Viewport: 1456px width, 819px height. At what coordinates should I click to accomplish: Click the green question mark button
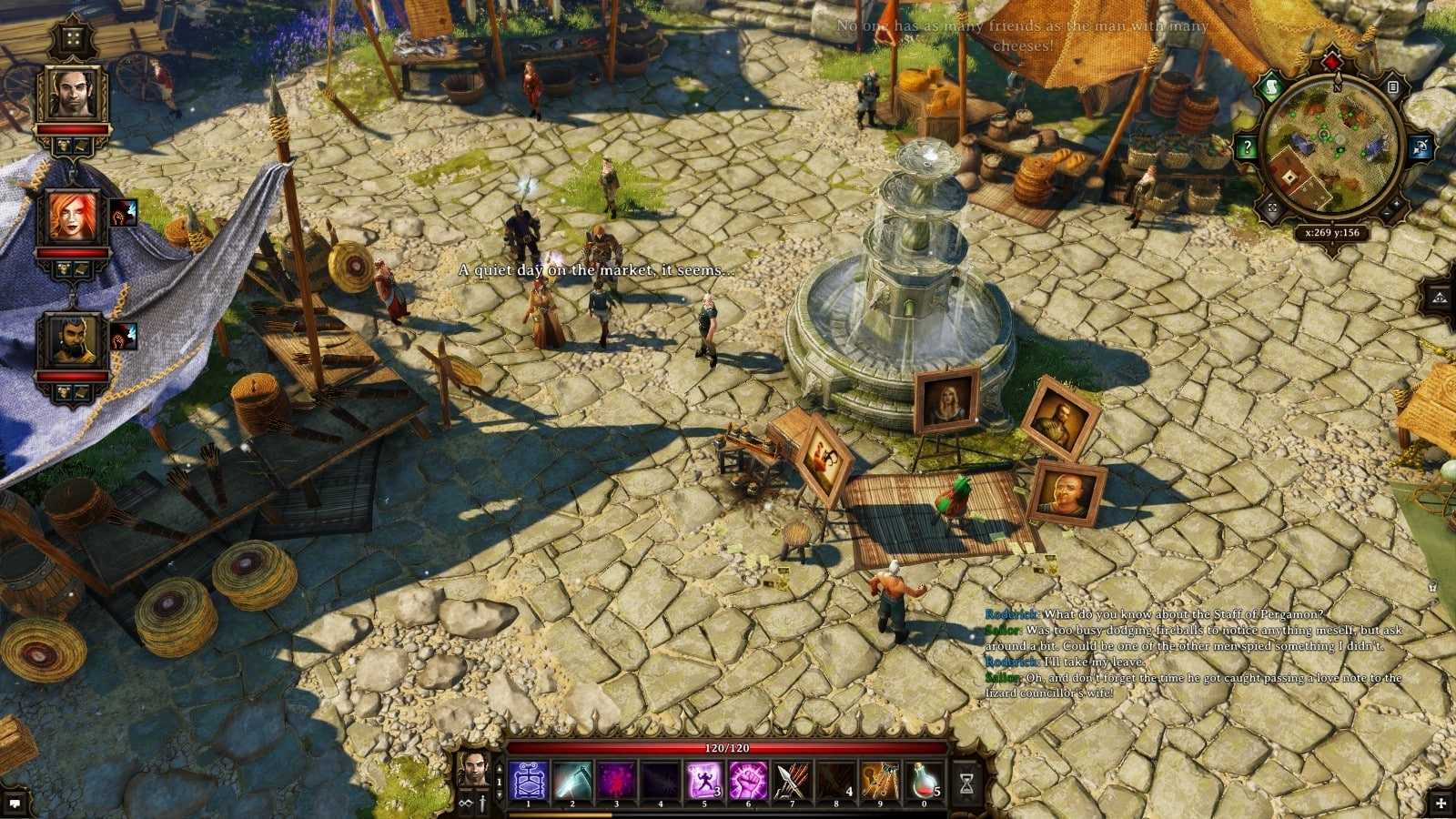[x=1248, y=147]
